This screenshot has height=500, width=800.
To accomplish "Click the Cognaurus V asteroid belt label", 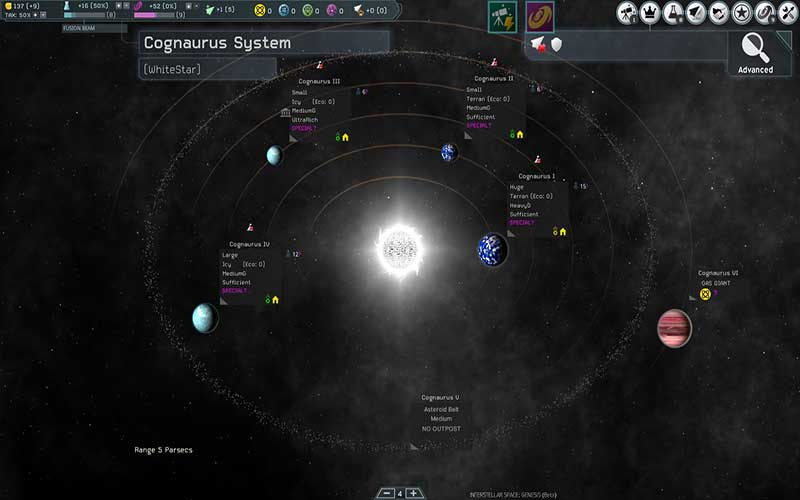I will [x=440, y=398].
